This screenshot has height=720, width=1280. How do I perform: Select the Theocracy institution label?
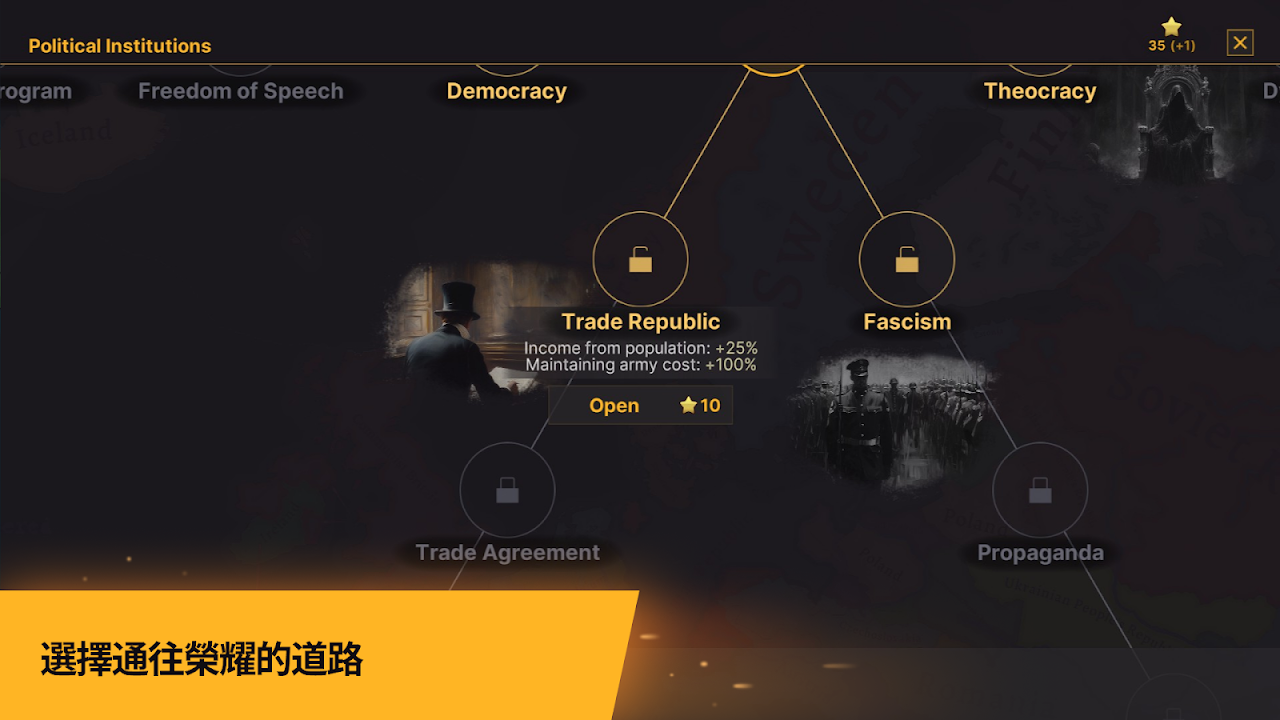tap(1040, 91)
